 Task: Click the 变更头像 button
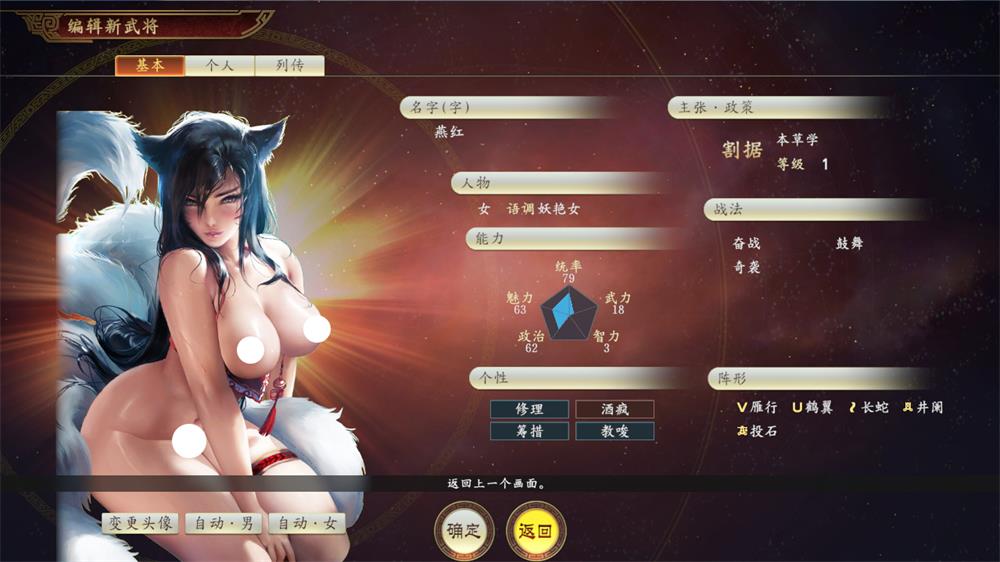pyautogui.click(x=140, y=523)
